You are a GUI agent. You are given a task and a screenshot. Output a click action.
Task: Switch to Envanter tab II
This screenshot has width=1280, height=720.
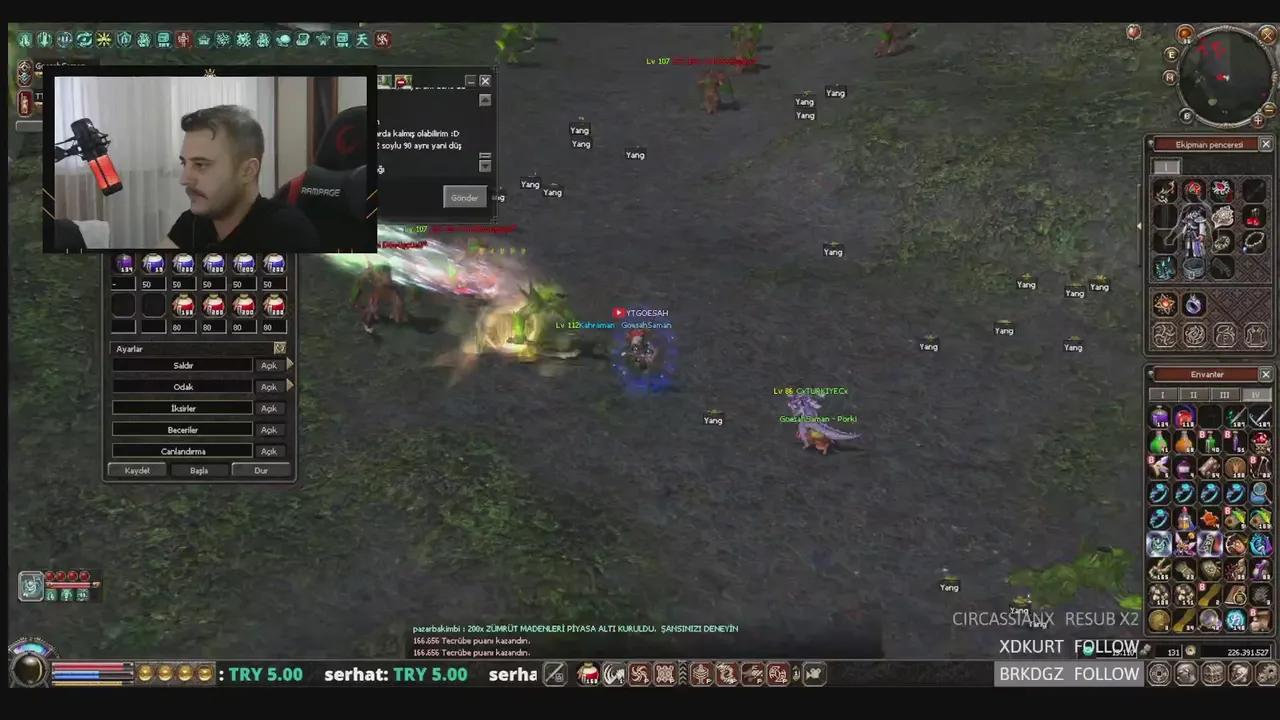[1192, 395]
